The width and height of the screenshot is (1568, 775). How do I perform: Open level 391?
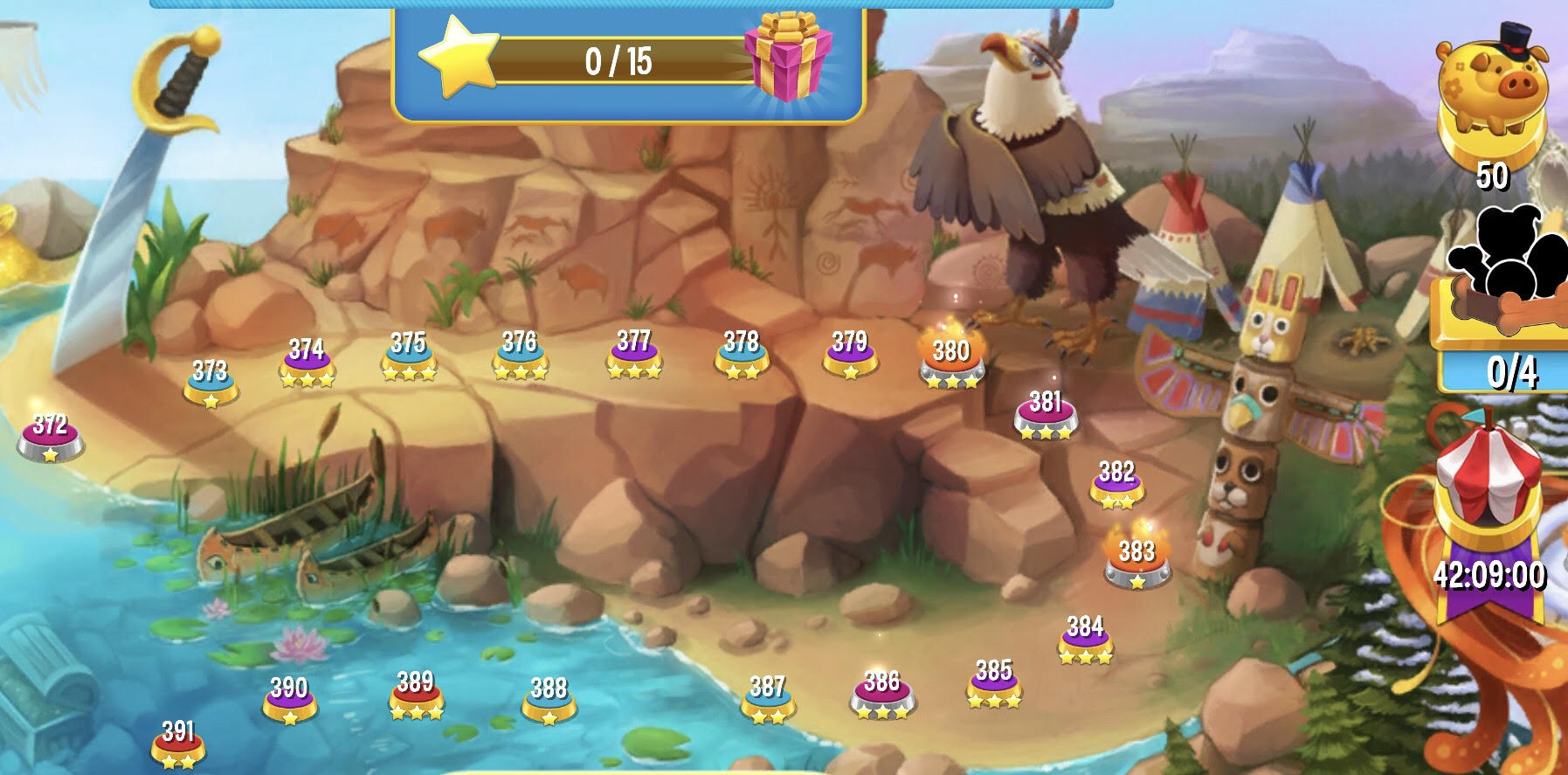click(x=178, y=742)
